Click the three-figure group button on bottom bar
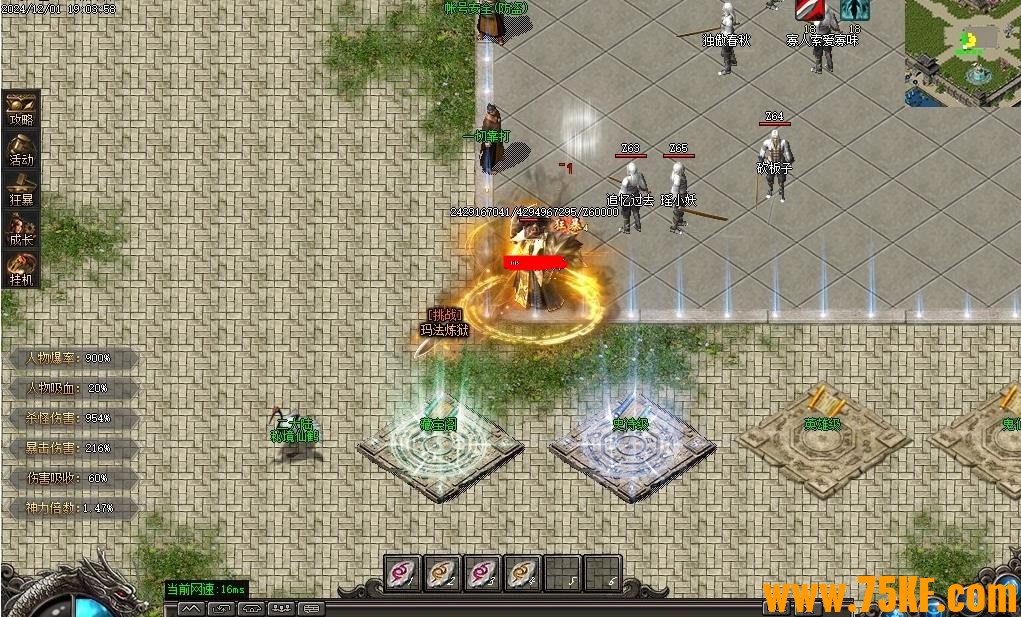This screenshot has height=617, width=1021. (x=281, y=608)
